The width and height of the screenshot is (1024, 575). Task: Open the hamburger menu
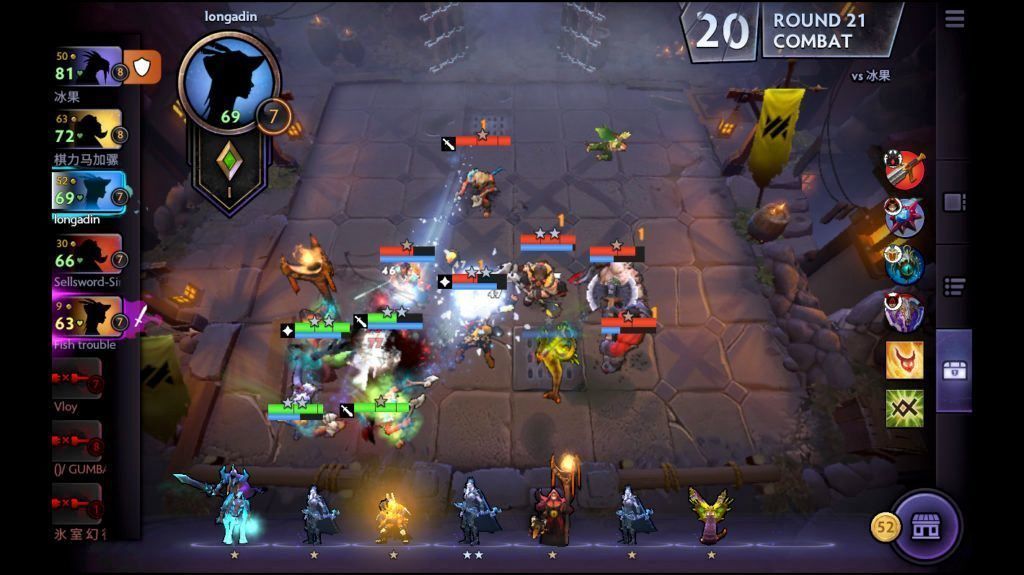(954, 19)
